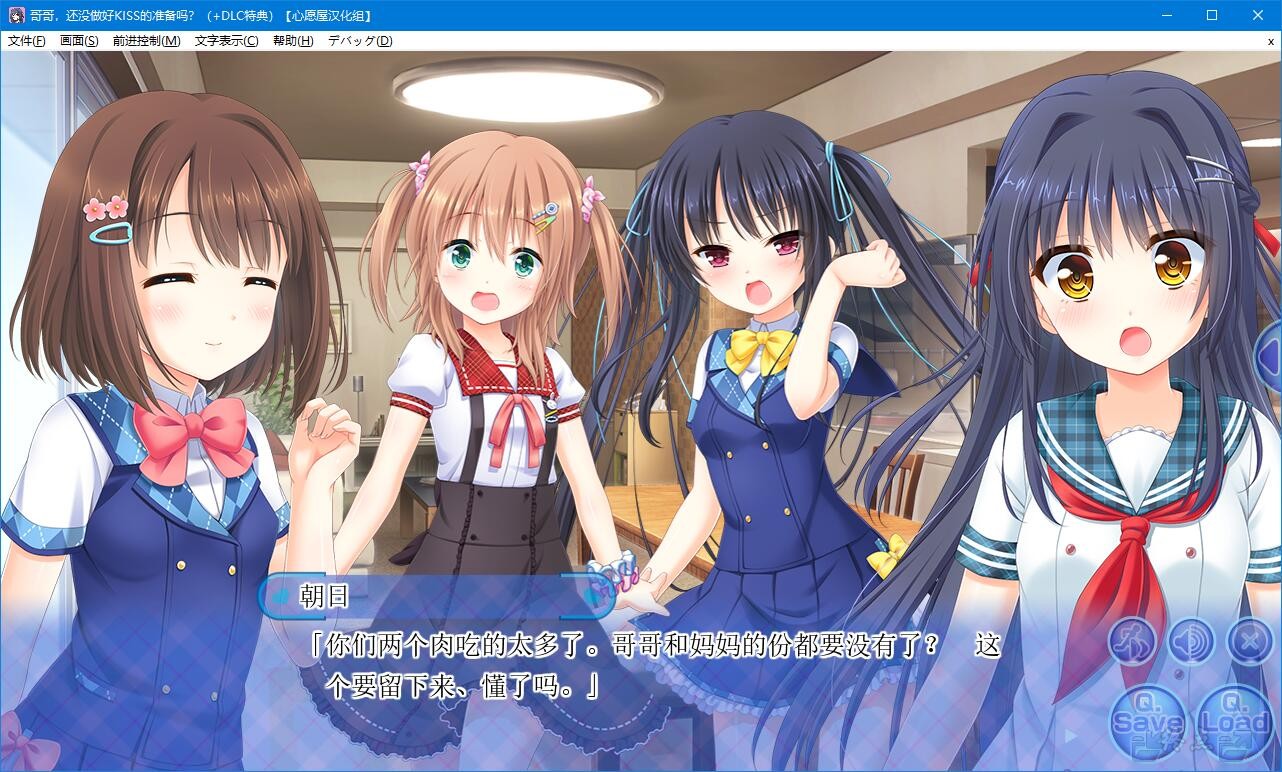The image size is (1282, 772).
Task: Quick load using the Q.Load icon
Action: (x=1235, y=722)
